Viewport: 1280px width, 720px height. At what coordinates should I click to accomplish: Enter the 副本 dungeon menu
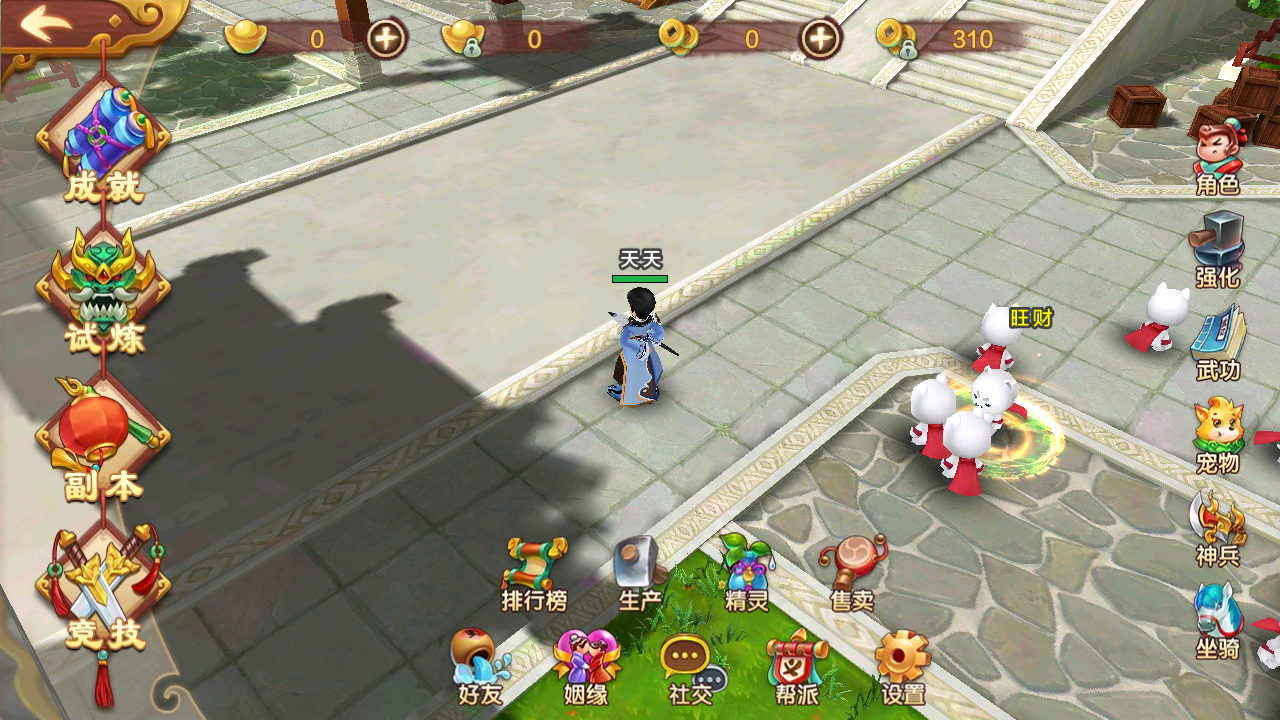103,440
